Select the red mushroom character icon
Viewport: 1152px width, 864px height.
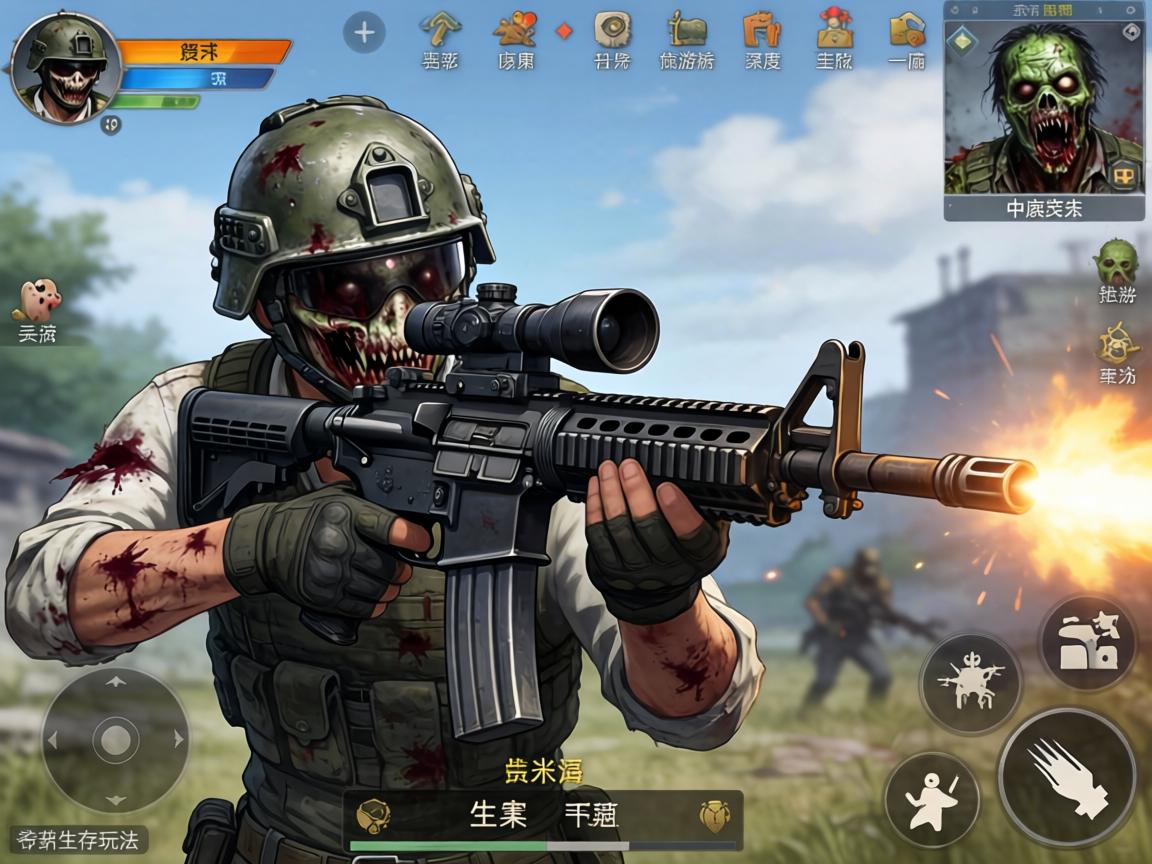(833, 27)
